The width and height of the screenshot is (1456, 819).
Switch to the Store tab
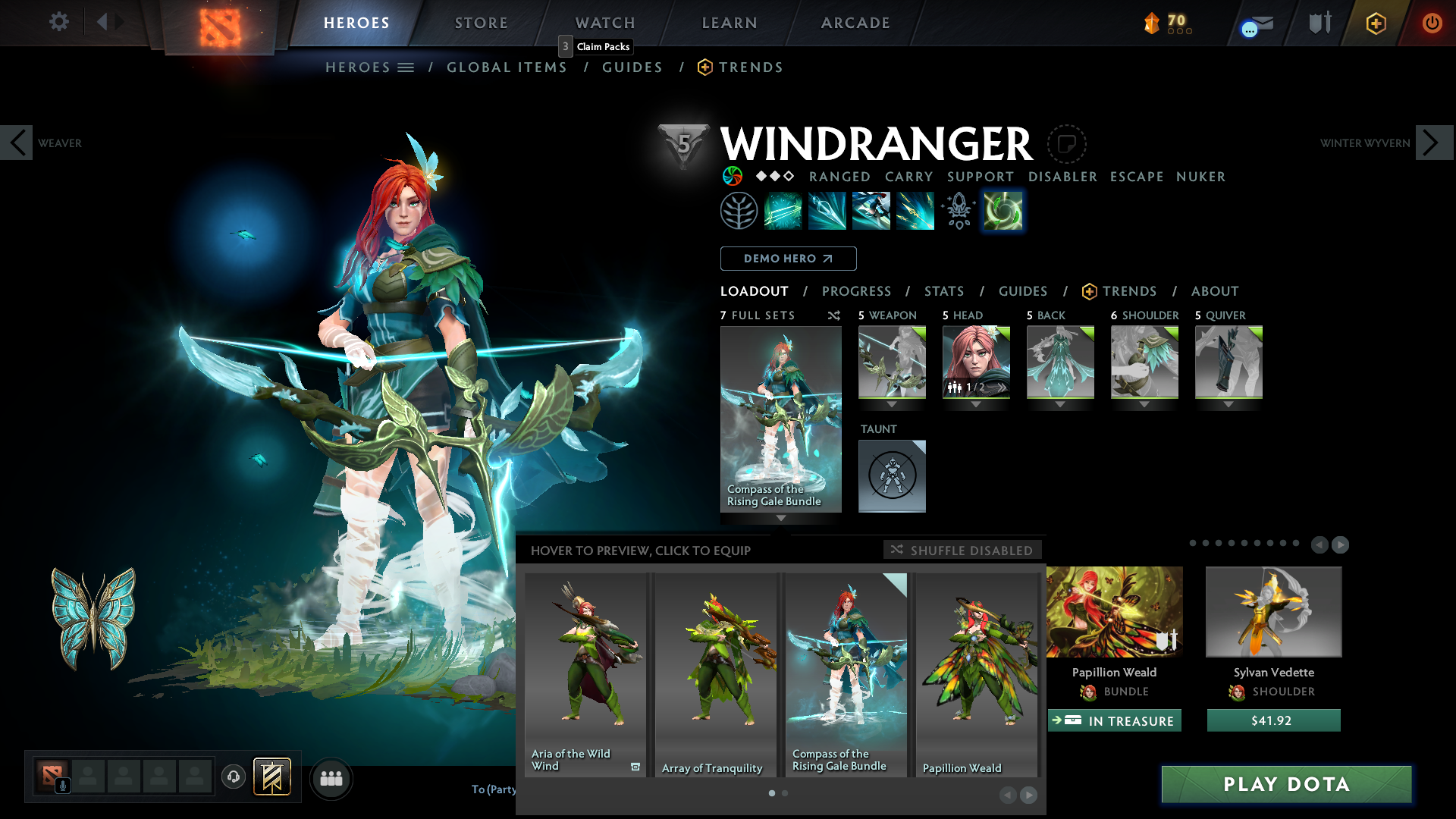tap(482, 23)
